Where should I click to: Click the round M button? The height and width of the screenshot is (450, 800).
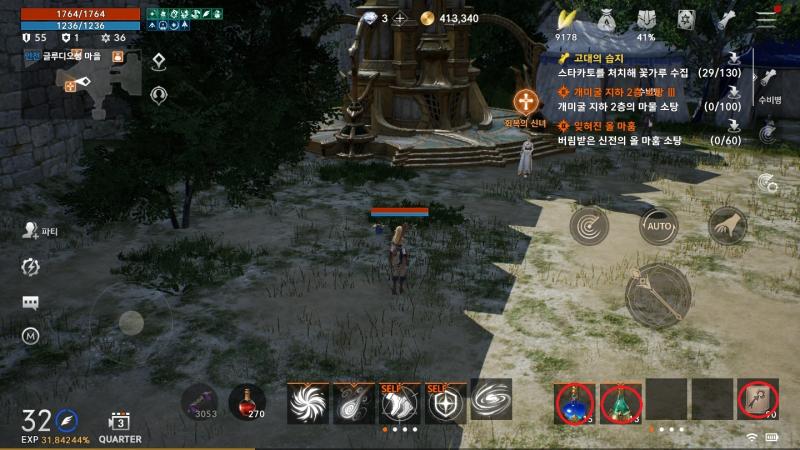coord(31,337)
